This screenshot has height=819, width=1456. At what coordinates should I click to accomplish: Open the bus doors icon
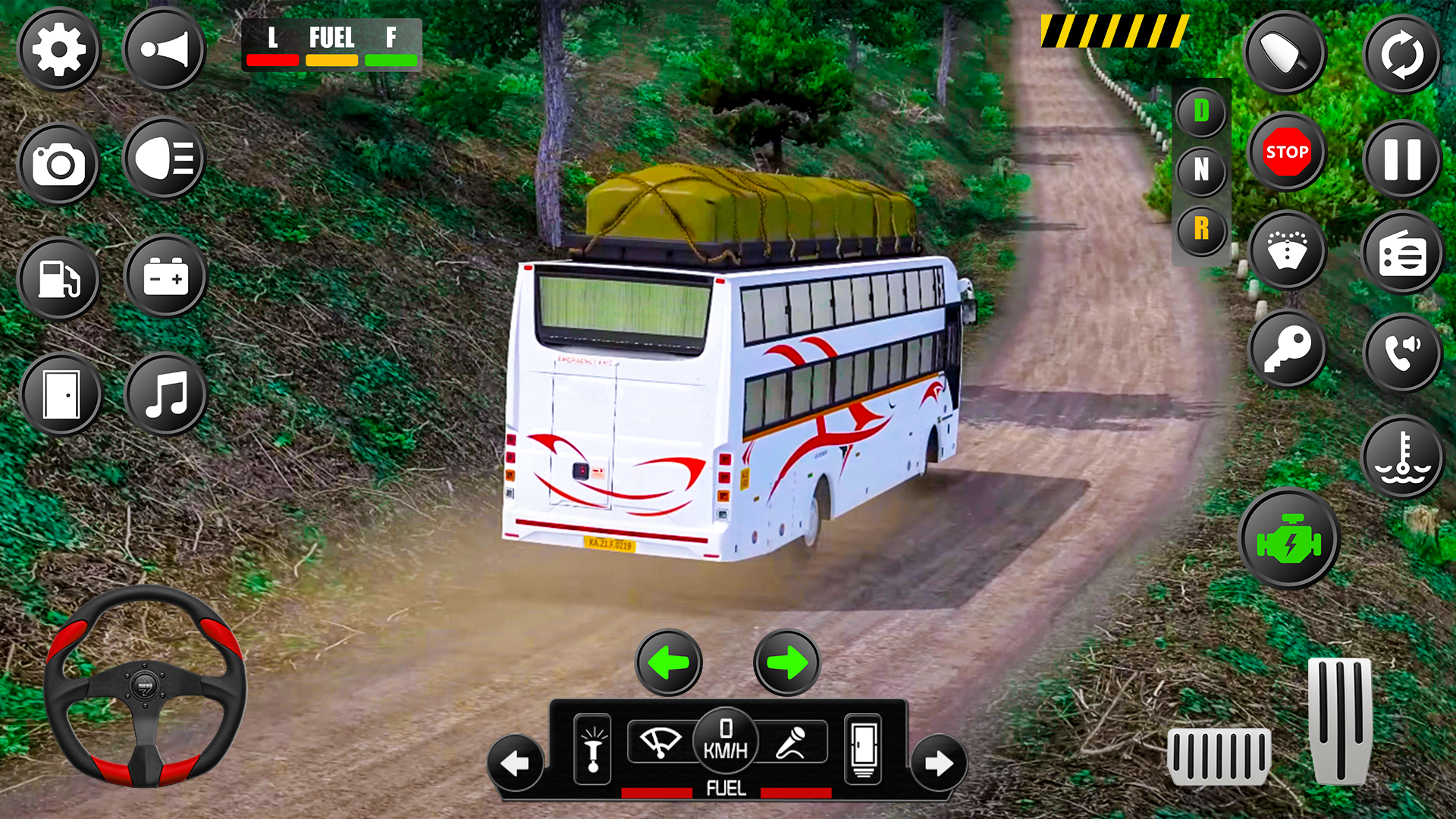62,394
